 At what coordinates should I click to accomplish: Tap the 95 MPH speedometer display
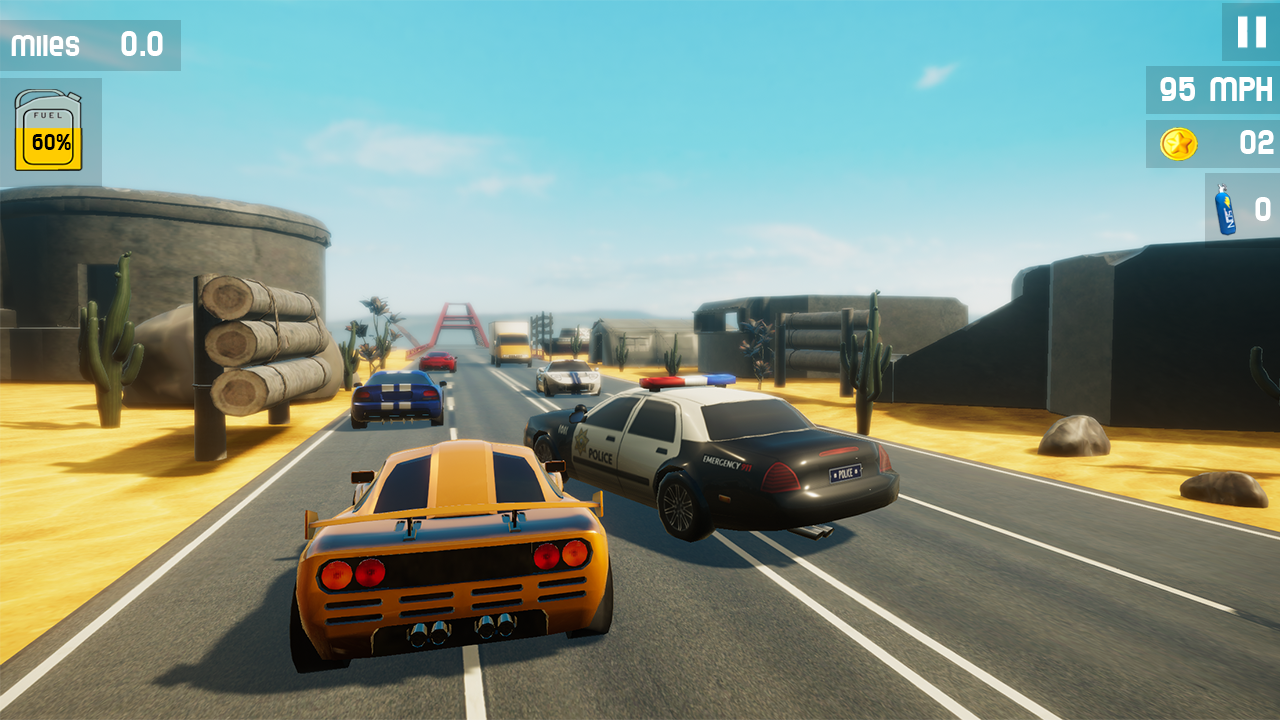tap(1211, 90)
